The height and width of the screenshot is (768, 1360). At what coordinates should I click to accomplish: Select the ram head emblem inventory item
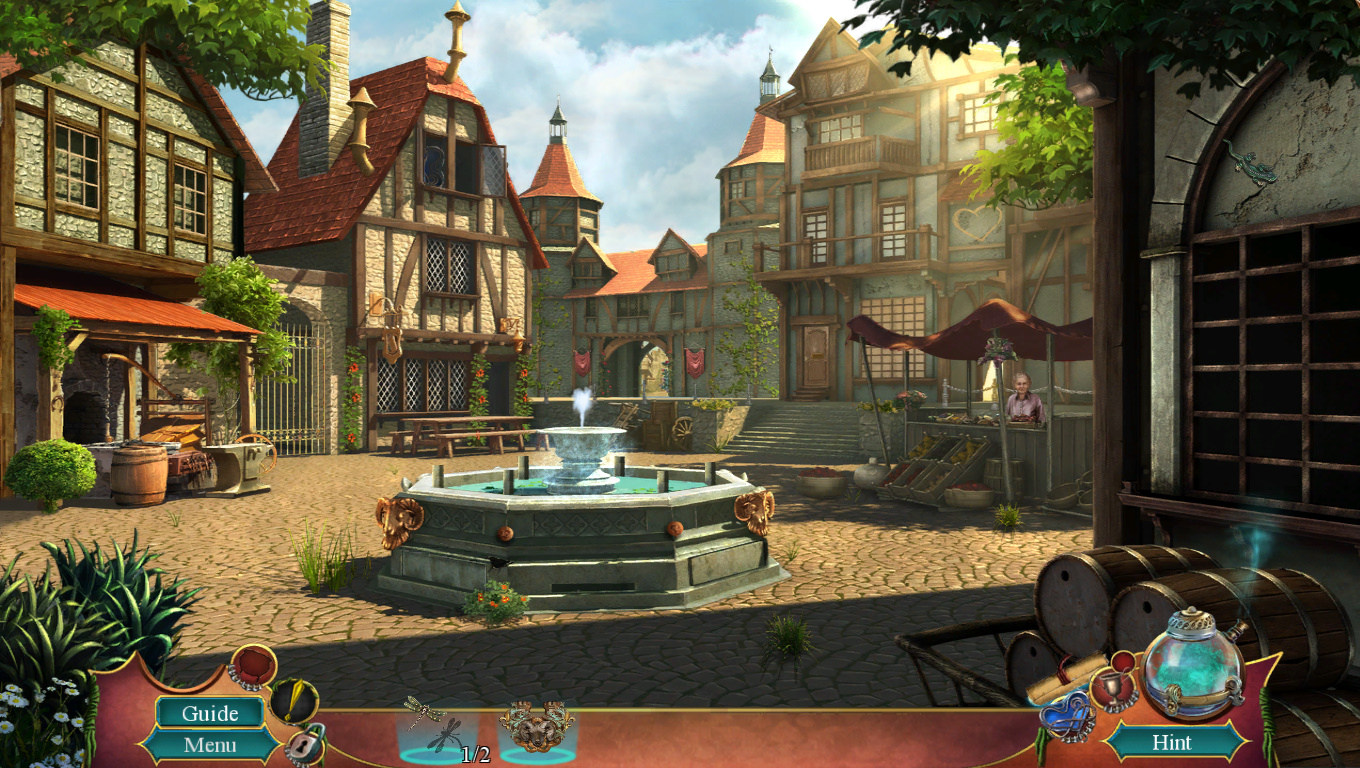537,726
